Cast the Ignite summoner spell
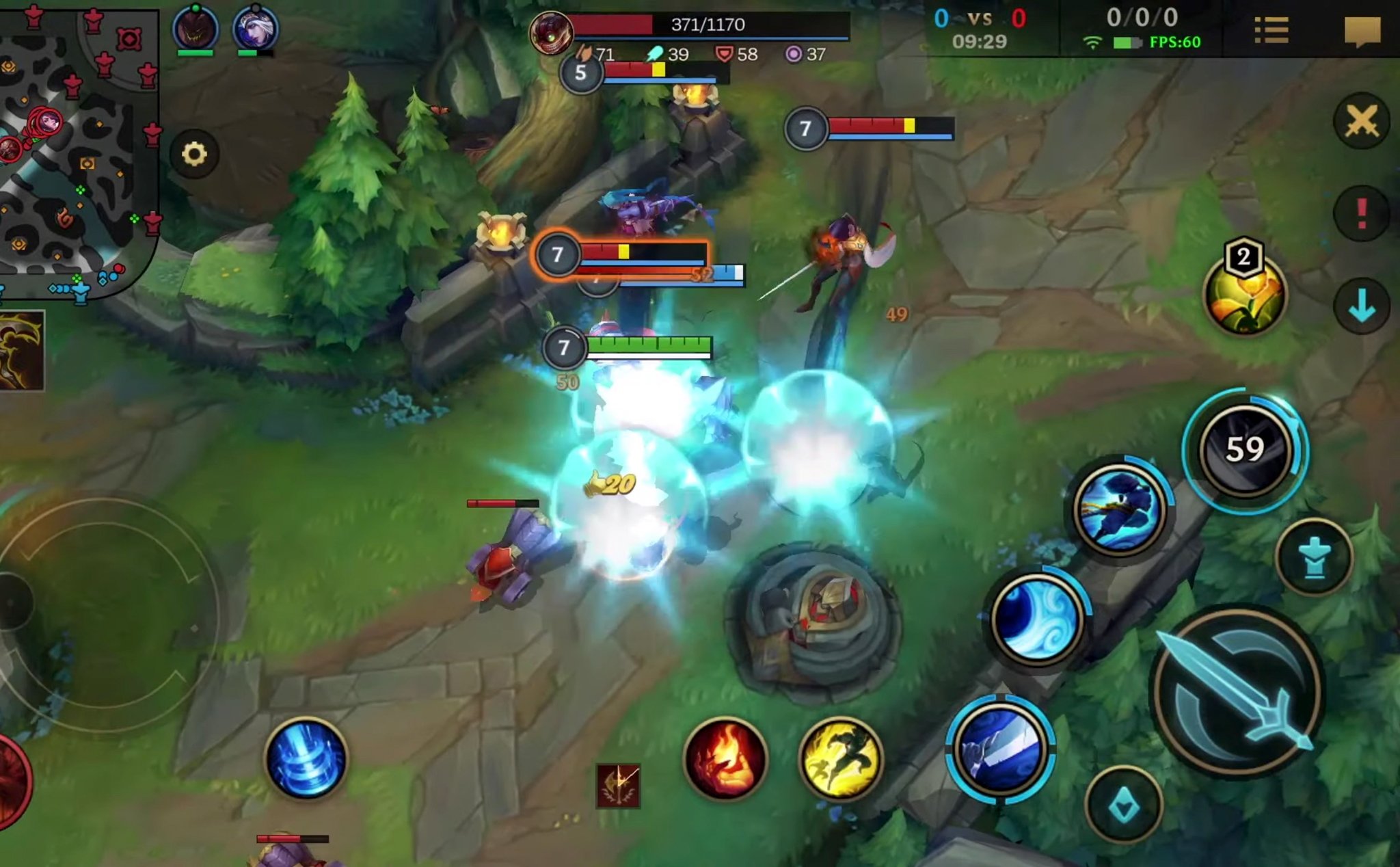 click(x=725, y=758)
